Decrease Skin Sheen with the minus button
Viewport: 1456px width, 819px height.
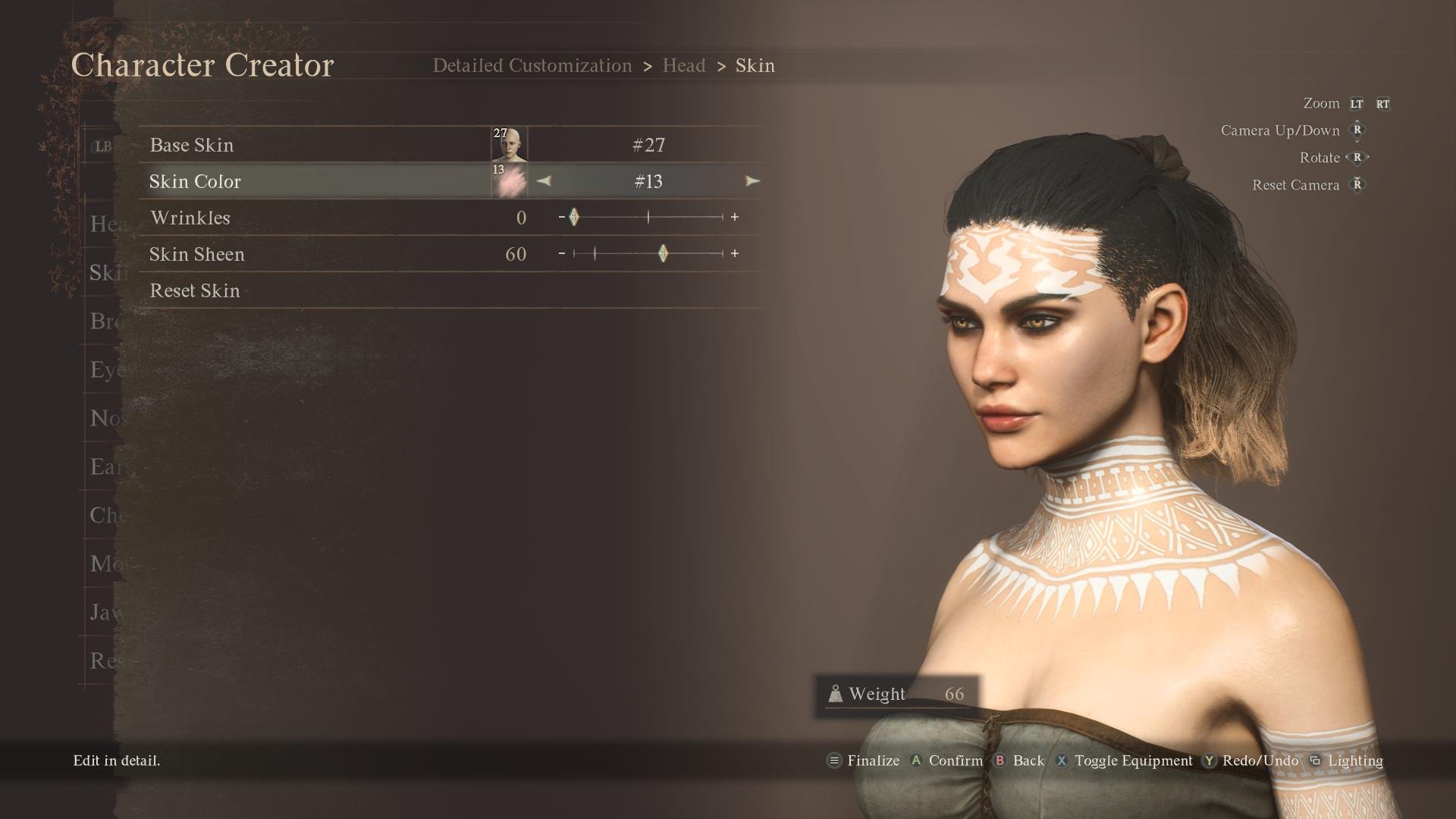point(561,254)
